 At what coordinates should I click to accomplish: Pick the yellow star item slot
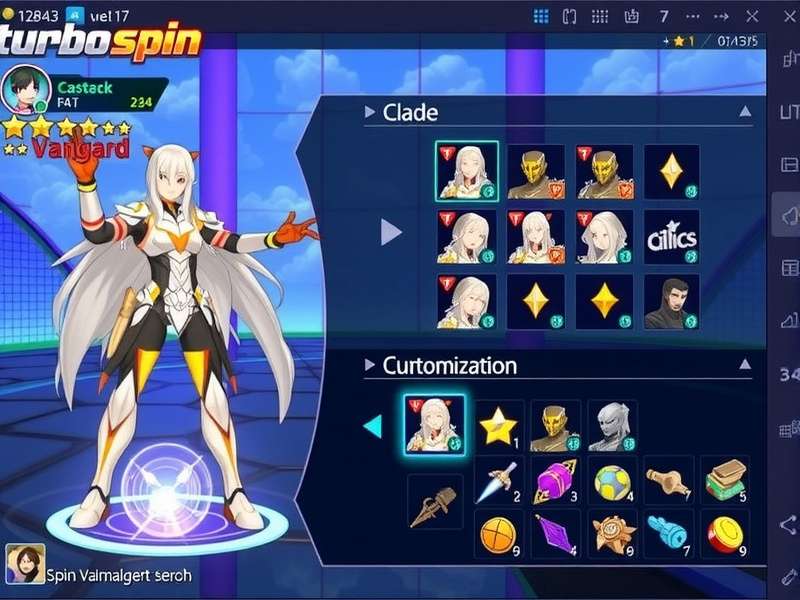(x=497, y=427)
